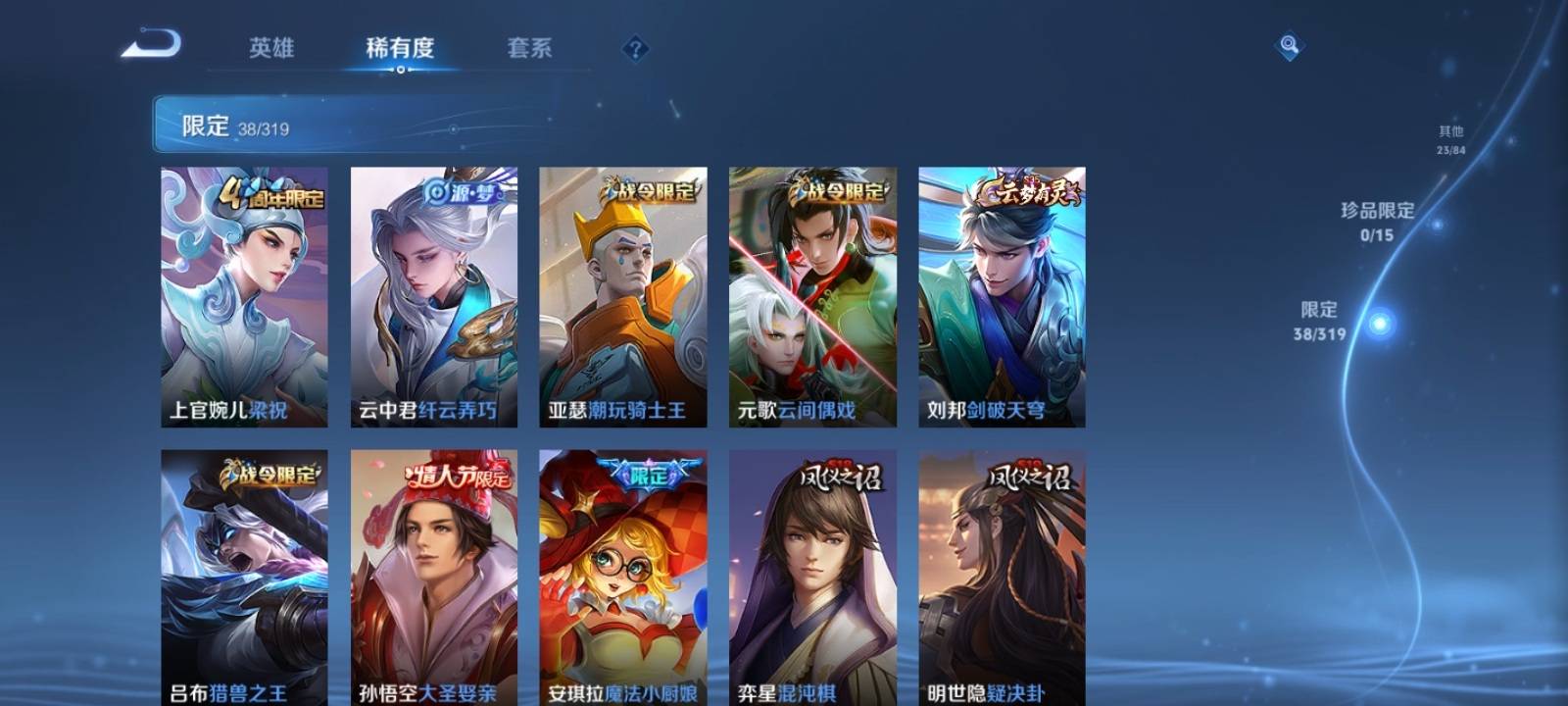Click the 限定 38/319 section header

click(235, 126)
